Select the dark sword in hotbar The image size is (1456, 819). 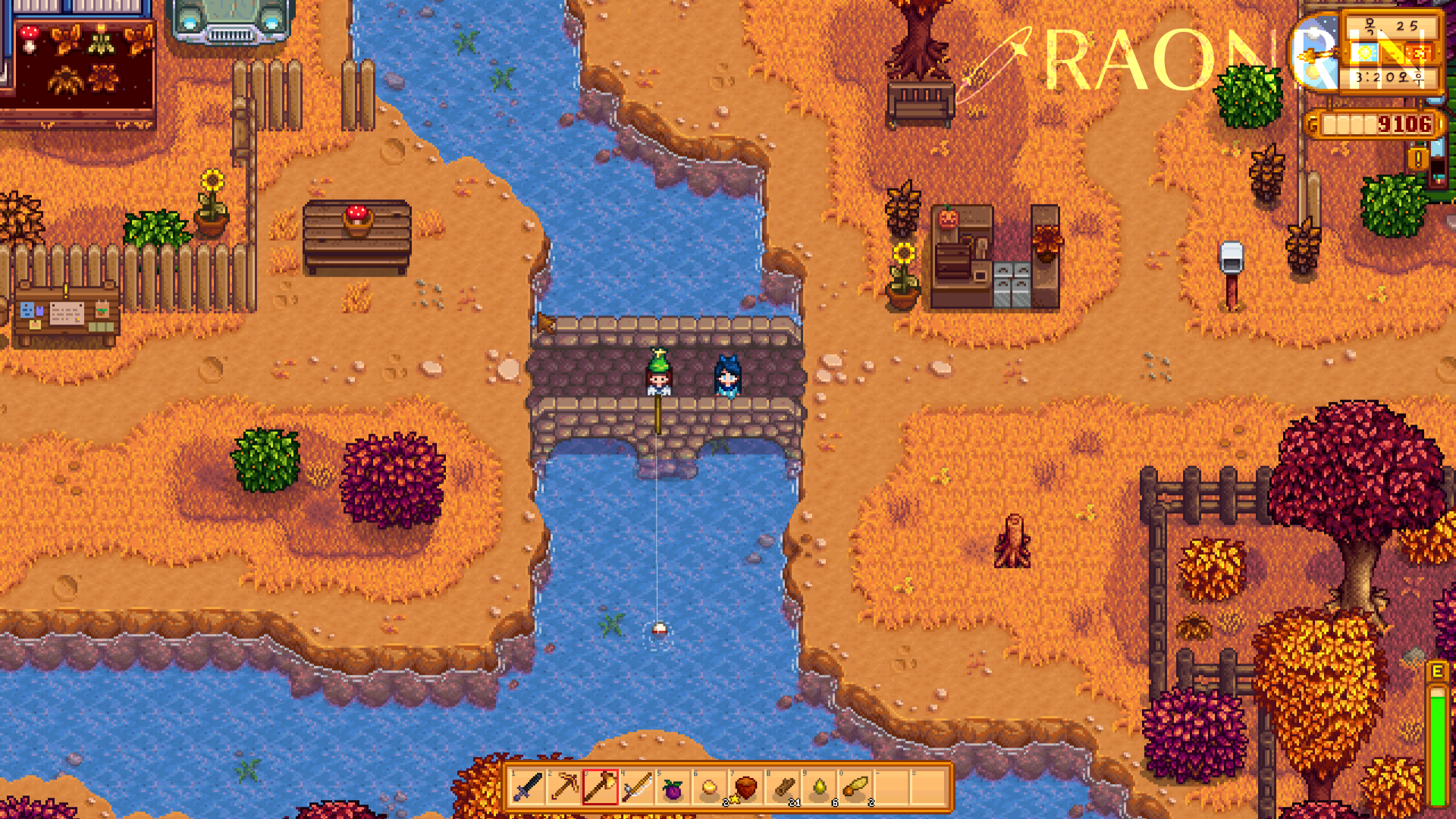point(528,787)
